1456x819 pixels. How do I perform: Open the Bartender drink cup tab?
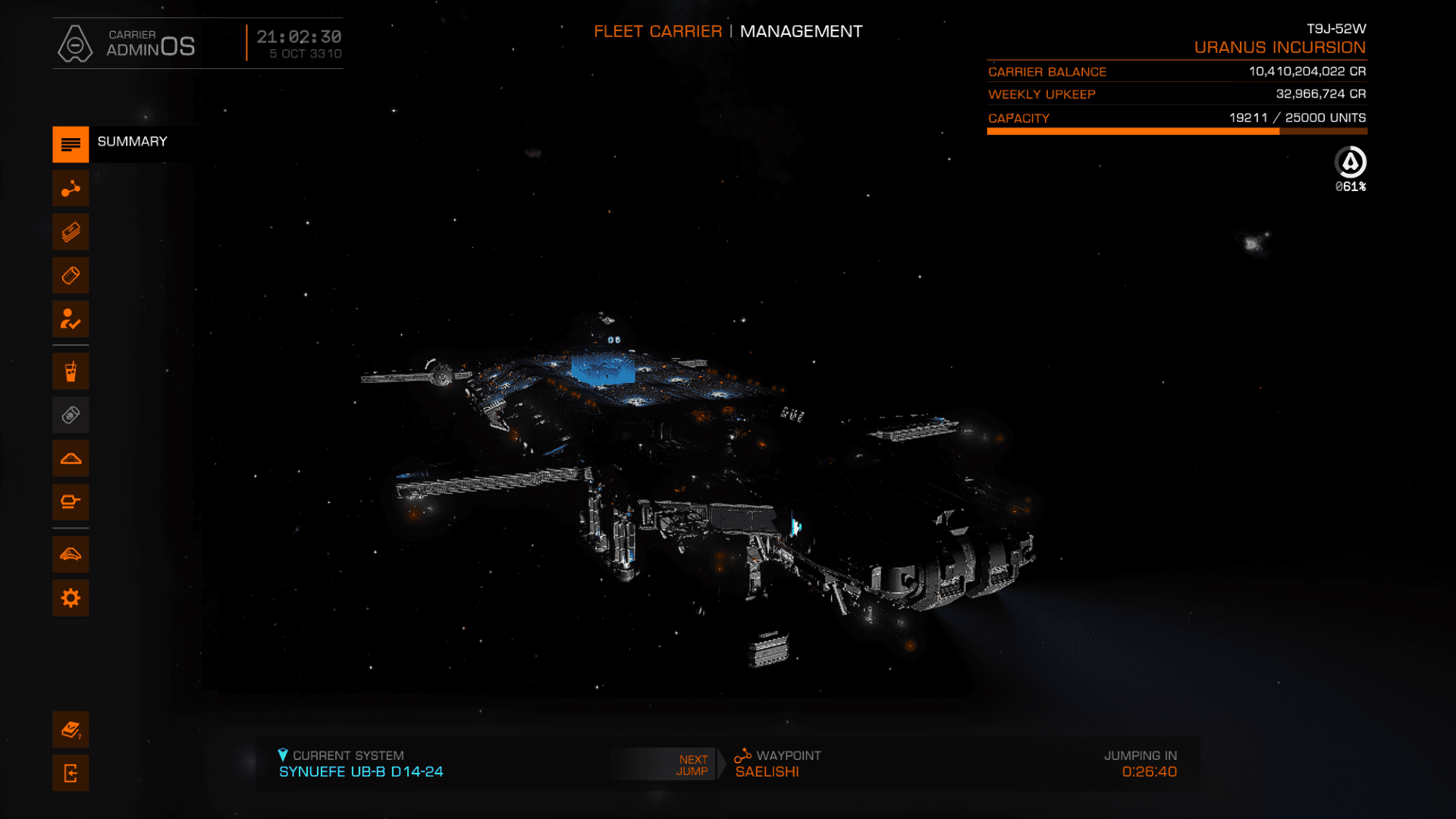(71, 372)
